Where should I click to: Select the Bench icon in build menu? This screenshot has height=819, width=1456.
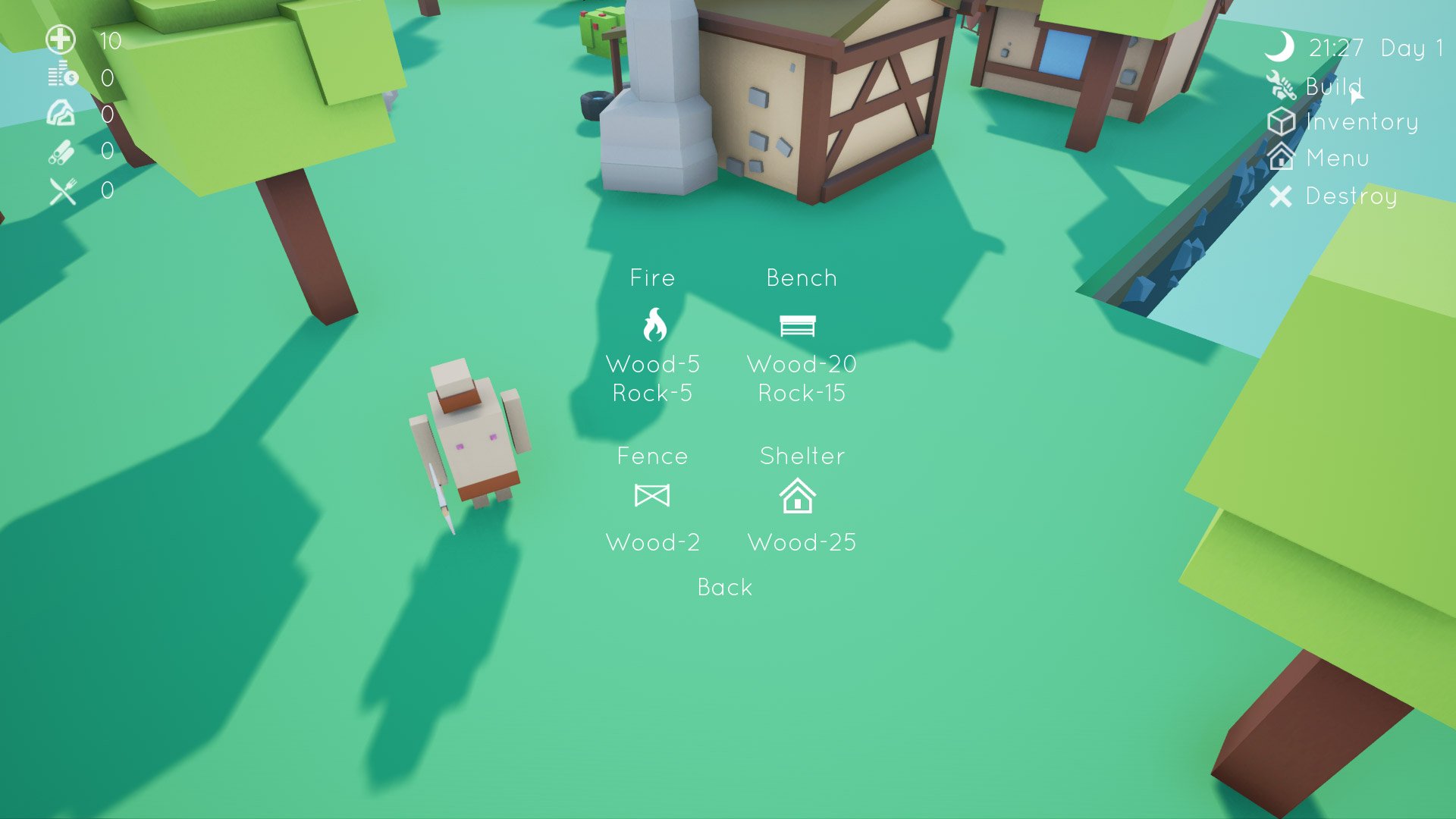pyautogui.click(x=799, y=325)
